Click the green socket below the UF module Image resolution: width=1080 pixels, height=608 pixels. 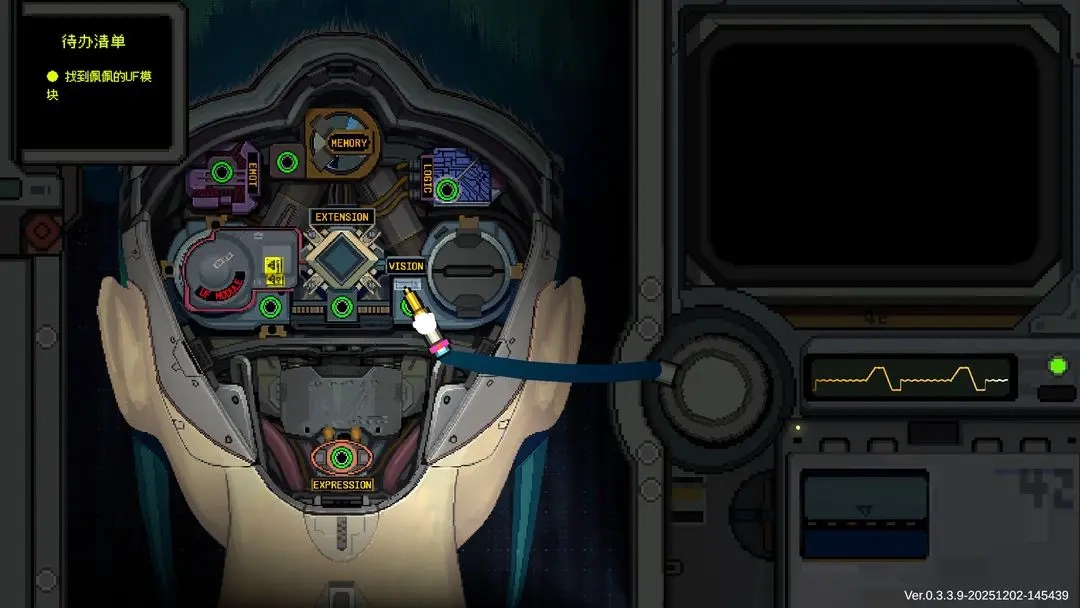coord(270,306)
